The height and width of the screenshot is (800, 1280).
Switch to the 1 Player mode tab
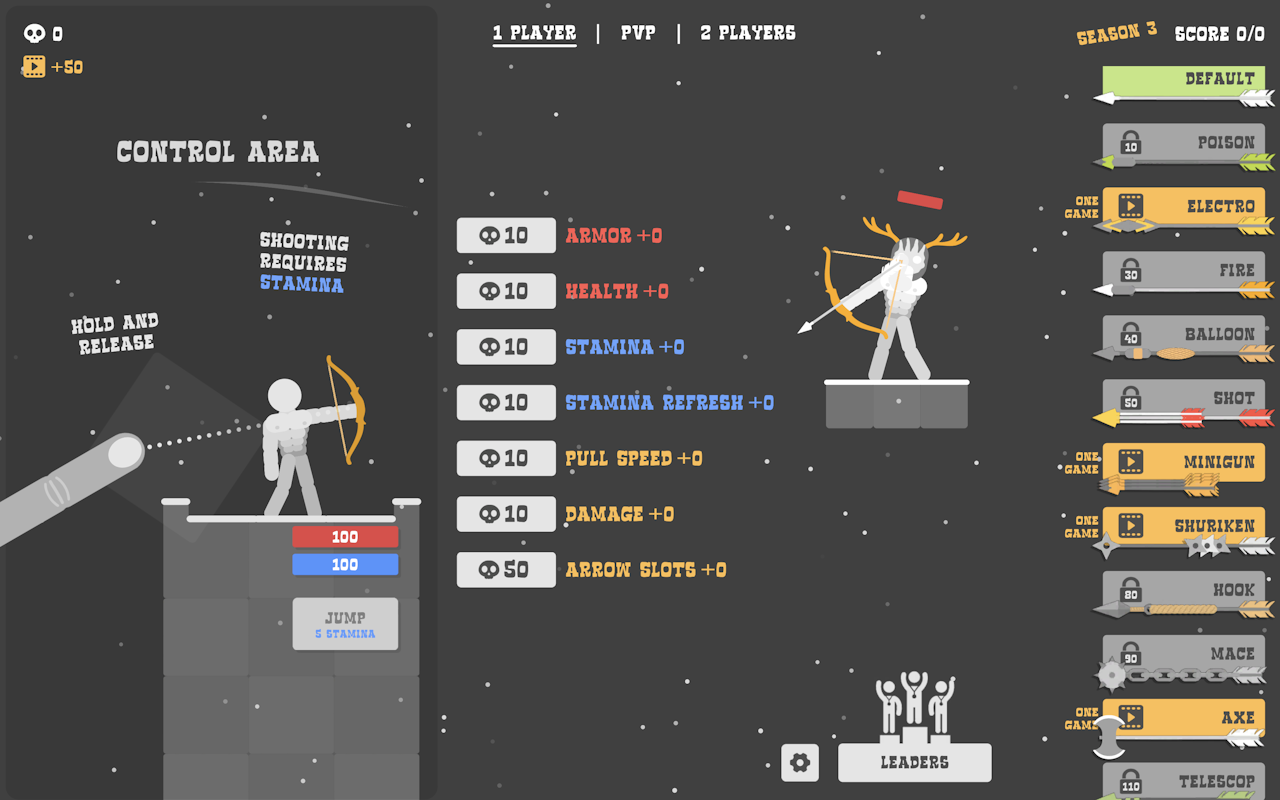534,33
